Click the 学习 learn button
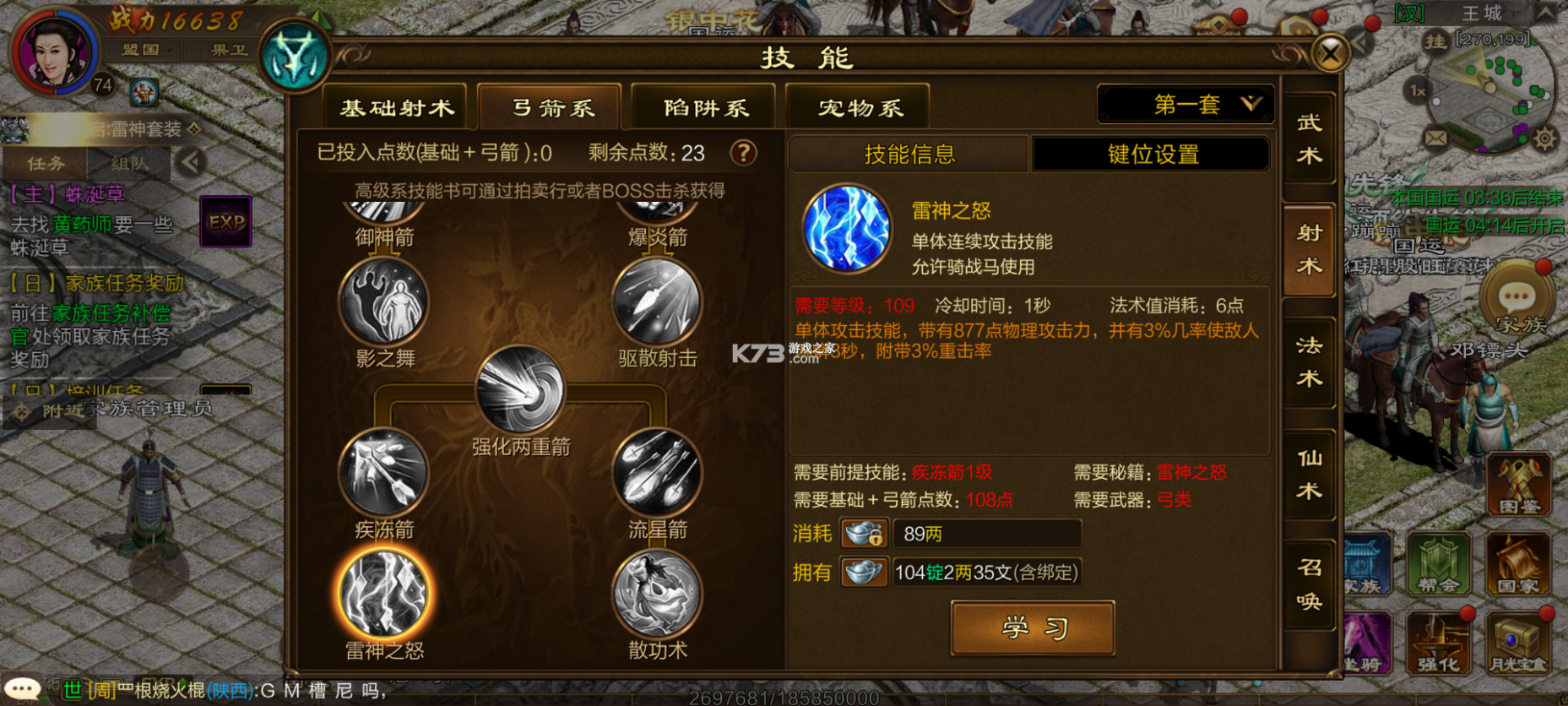The image size is (1568, 706). tap(1032, 628)
